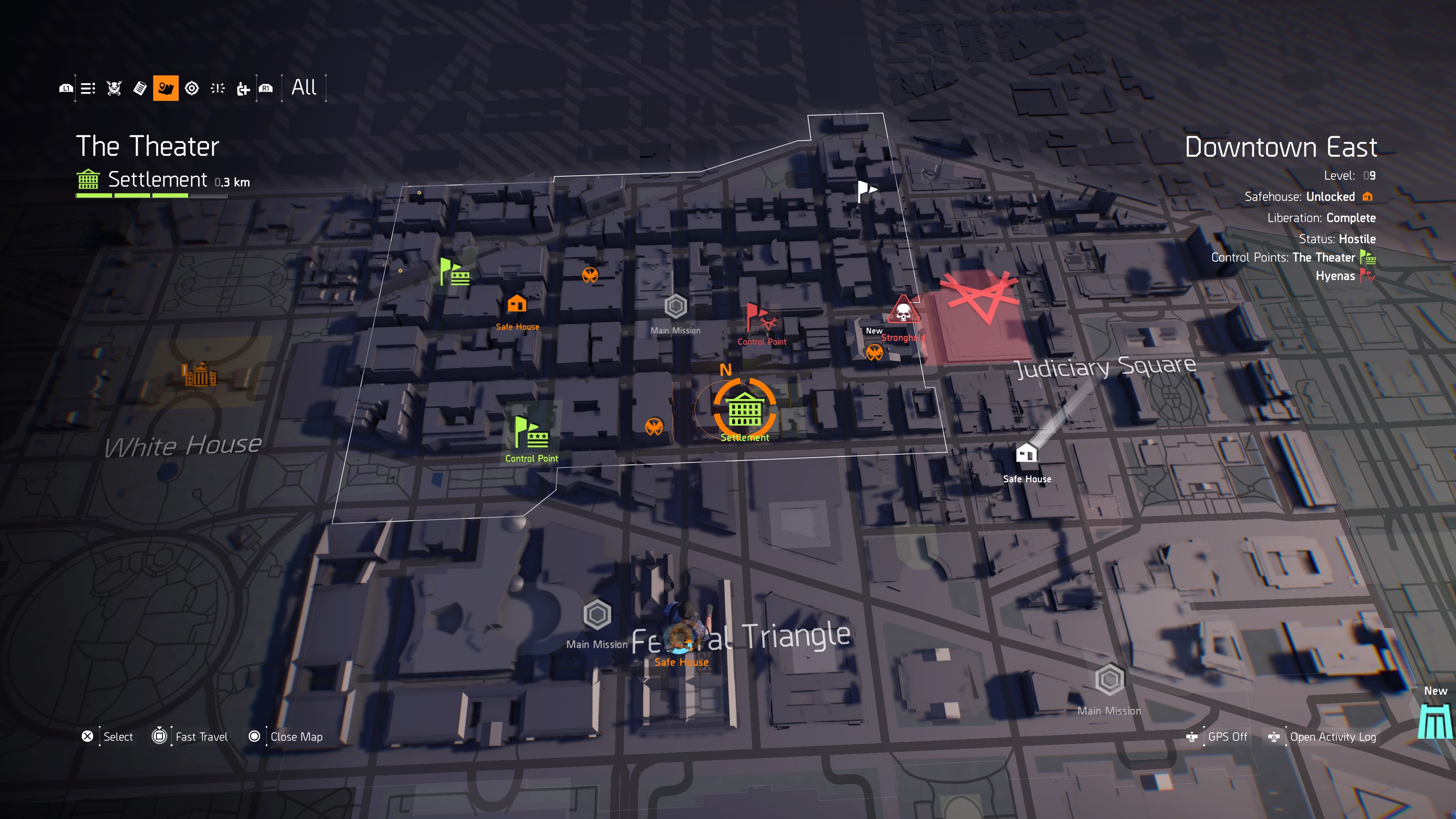Open the Map tab icon in the top bar
Screen dimensions: 1456x819
[165, 88]
